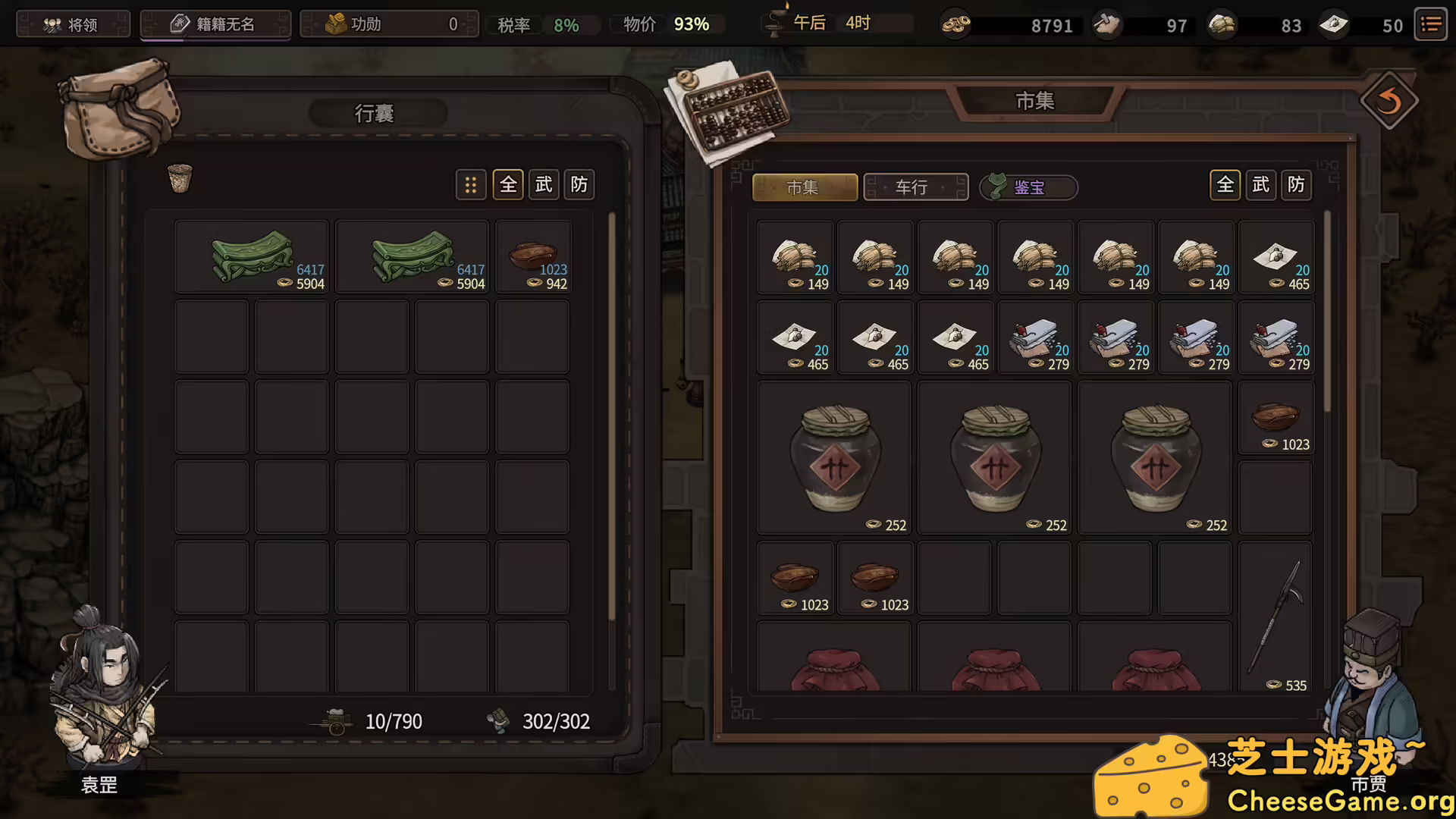Viewport: 1456px width, 819px height.
Task: Open the list menu at the top right corner
Action: tap(1430, 24)
